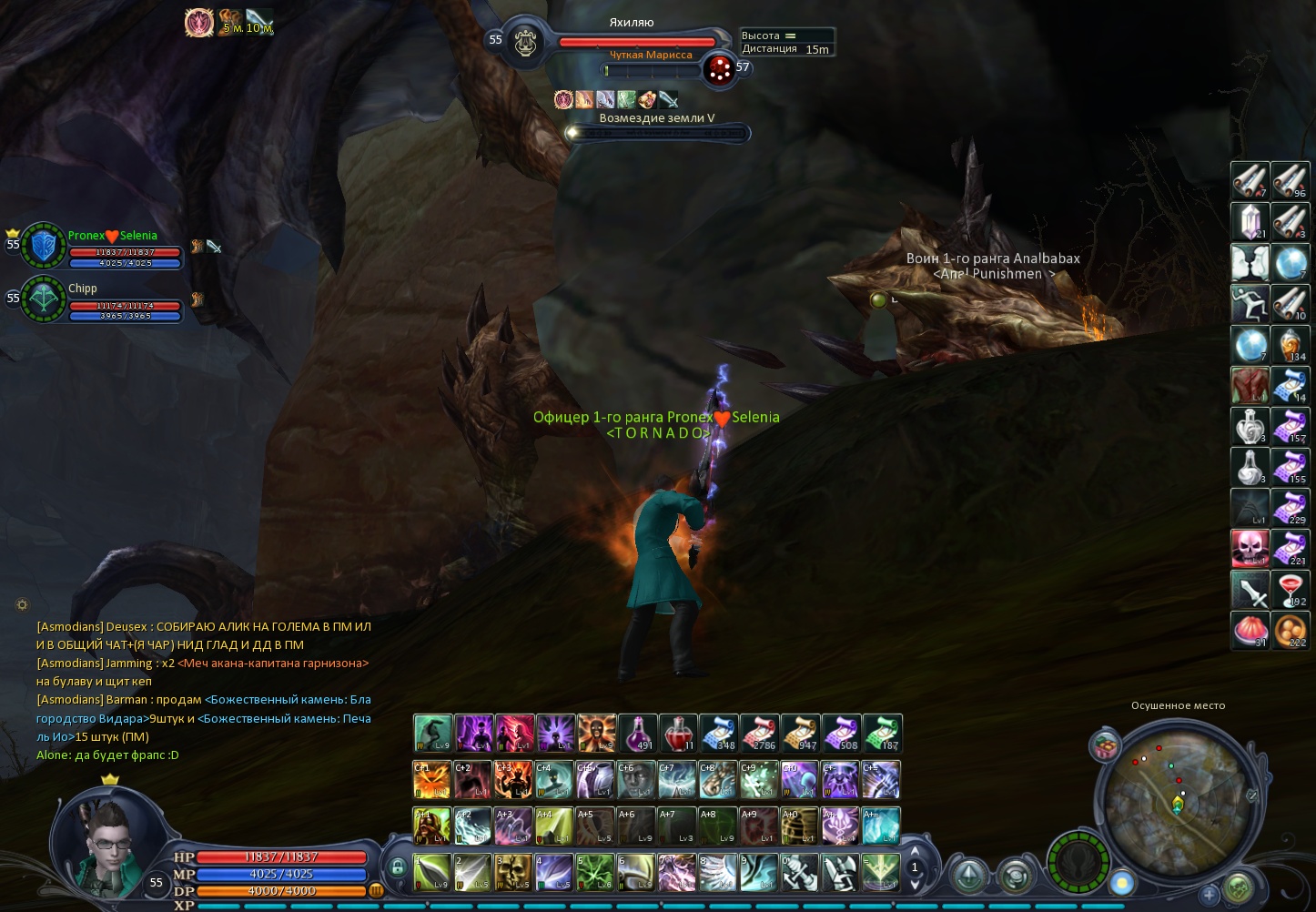The height and width of the screenshot is (912, 1316).
Task: Use the red scroll with 2786 count
Action: click(760, 733)
